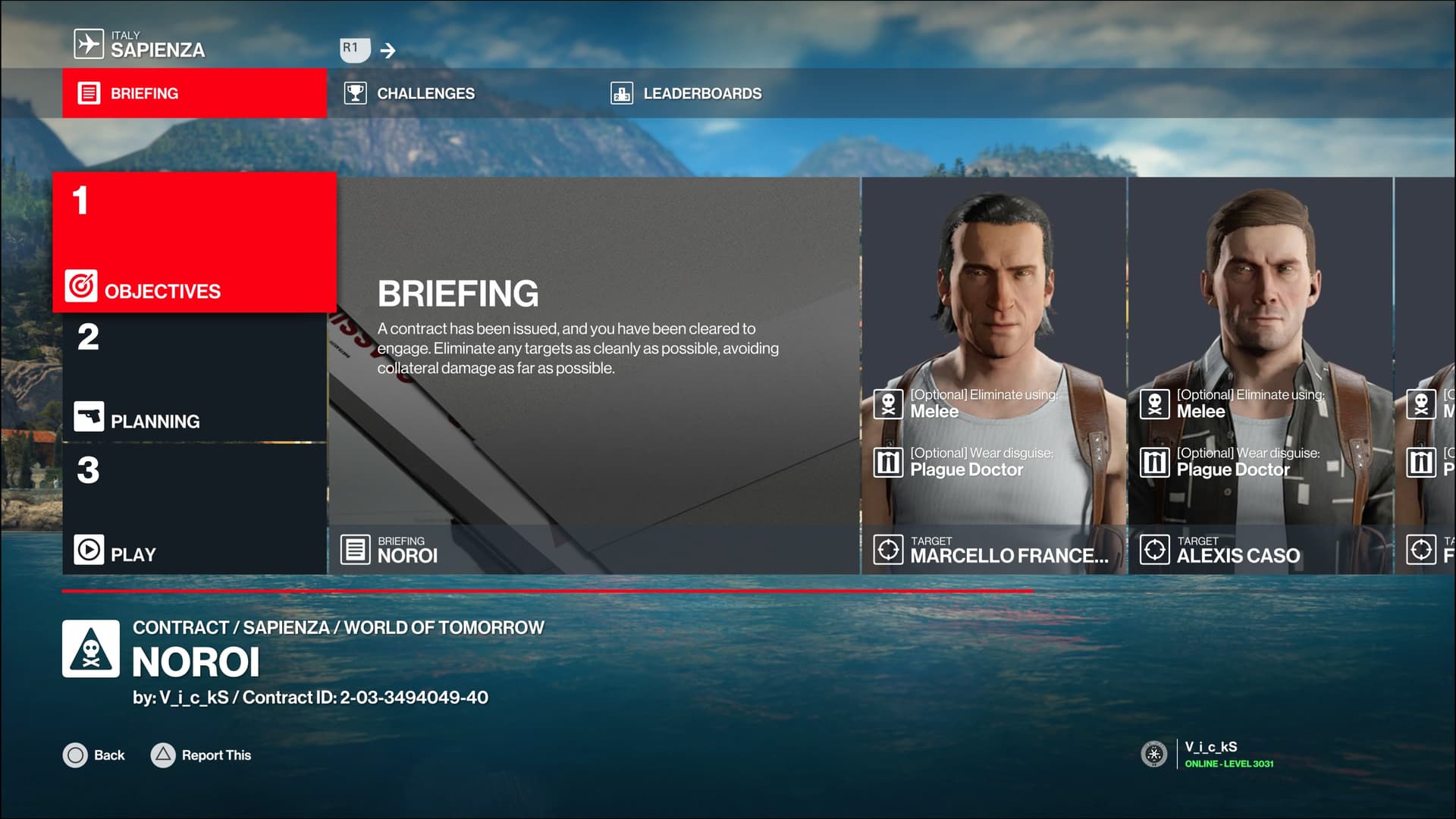Select the Objectives step
The width and height of the screenshot is (1456, 819).
coord(194,243)
